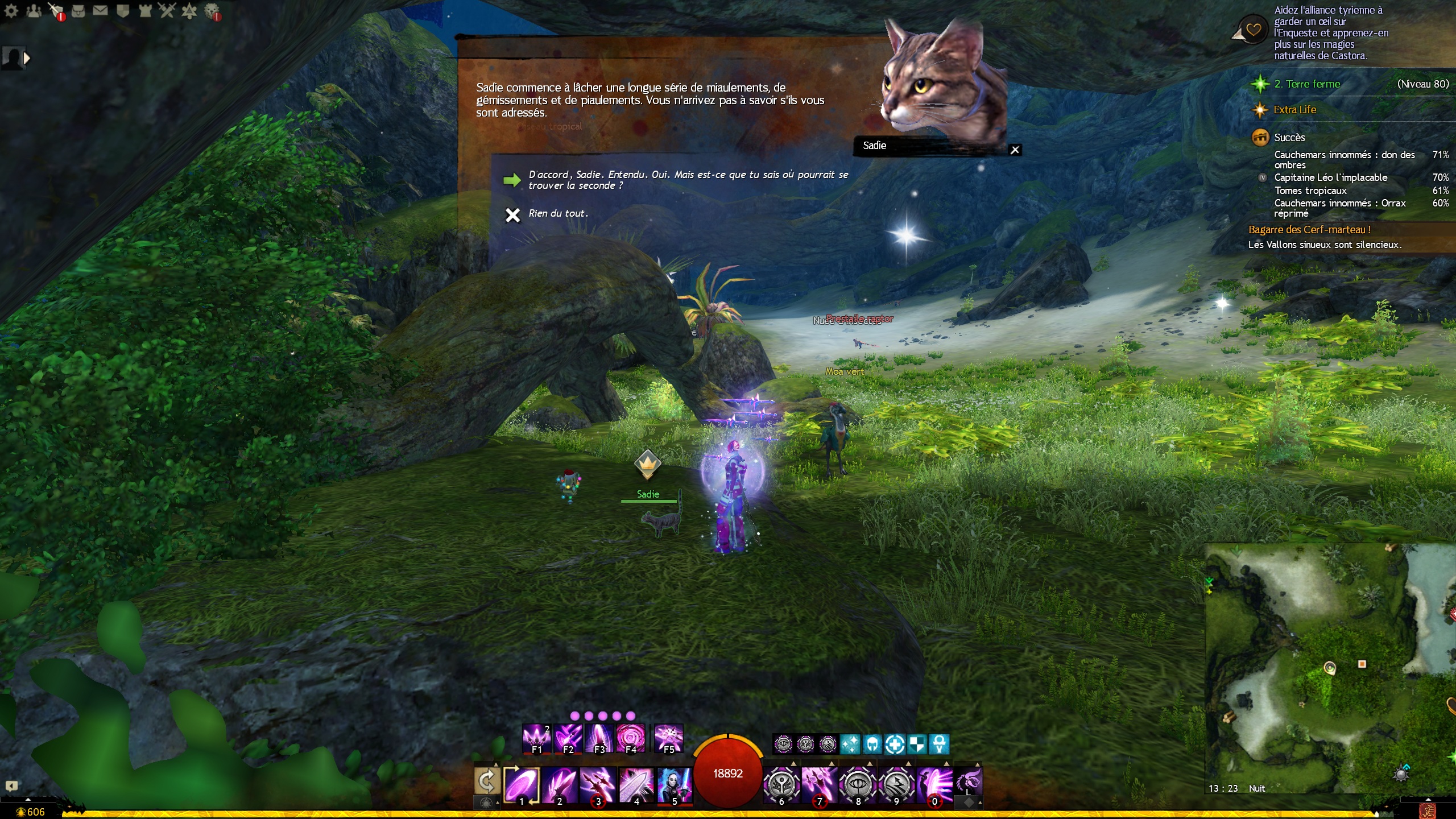Screen dimensions: 1456x819
Task: Open the hero panel with sword and shield icon
Action: pos(56,11)
